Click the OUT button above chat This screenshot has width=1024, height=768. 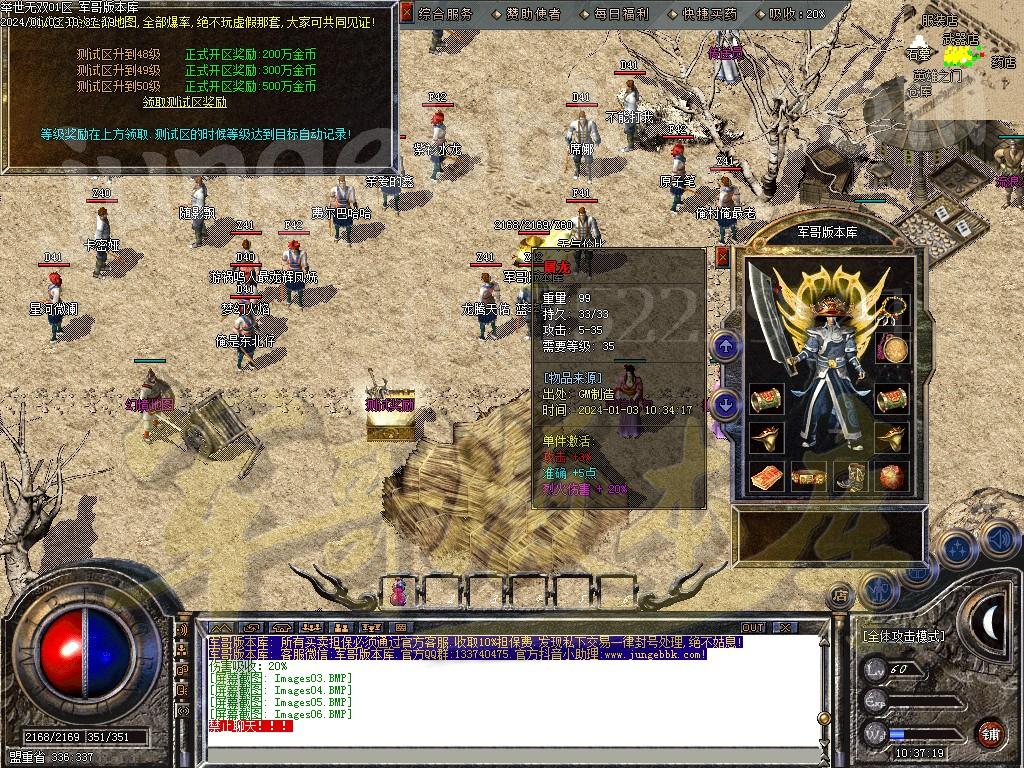coord(752,627)
